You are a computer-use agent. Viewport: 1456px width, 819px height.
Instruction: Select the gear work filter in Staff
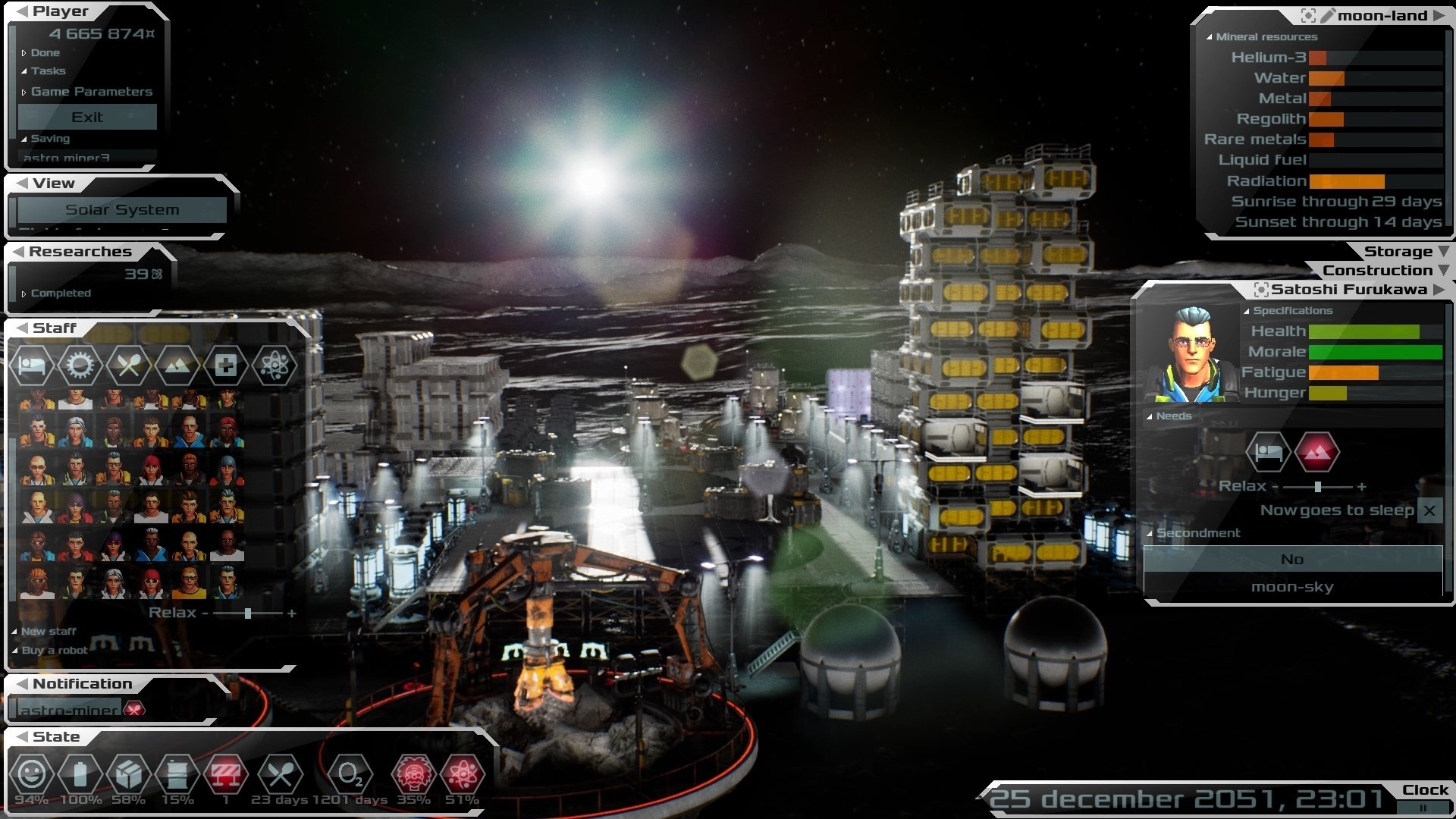[x=80, y=366]
